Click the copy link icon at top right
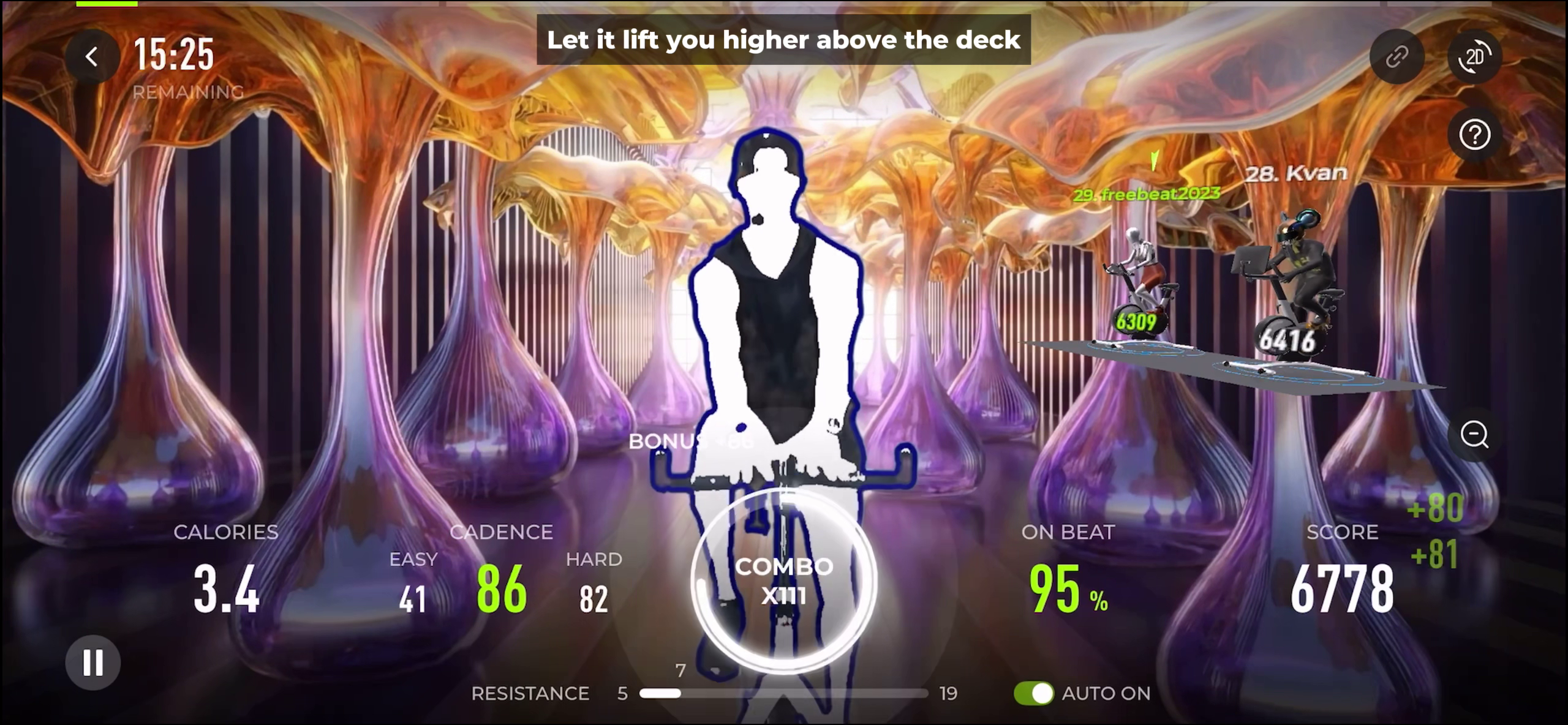Image resolution: width=1568 pixels, height=725 pixels. (1397, 56)
